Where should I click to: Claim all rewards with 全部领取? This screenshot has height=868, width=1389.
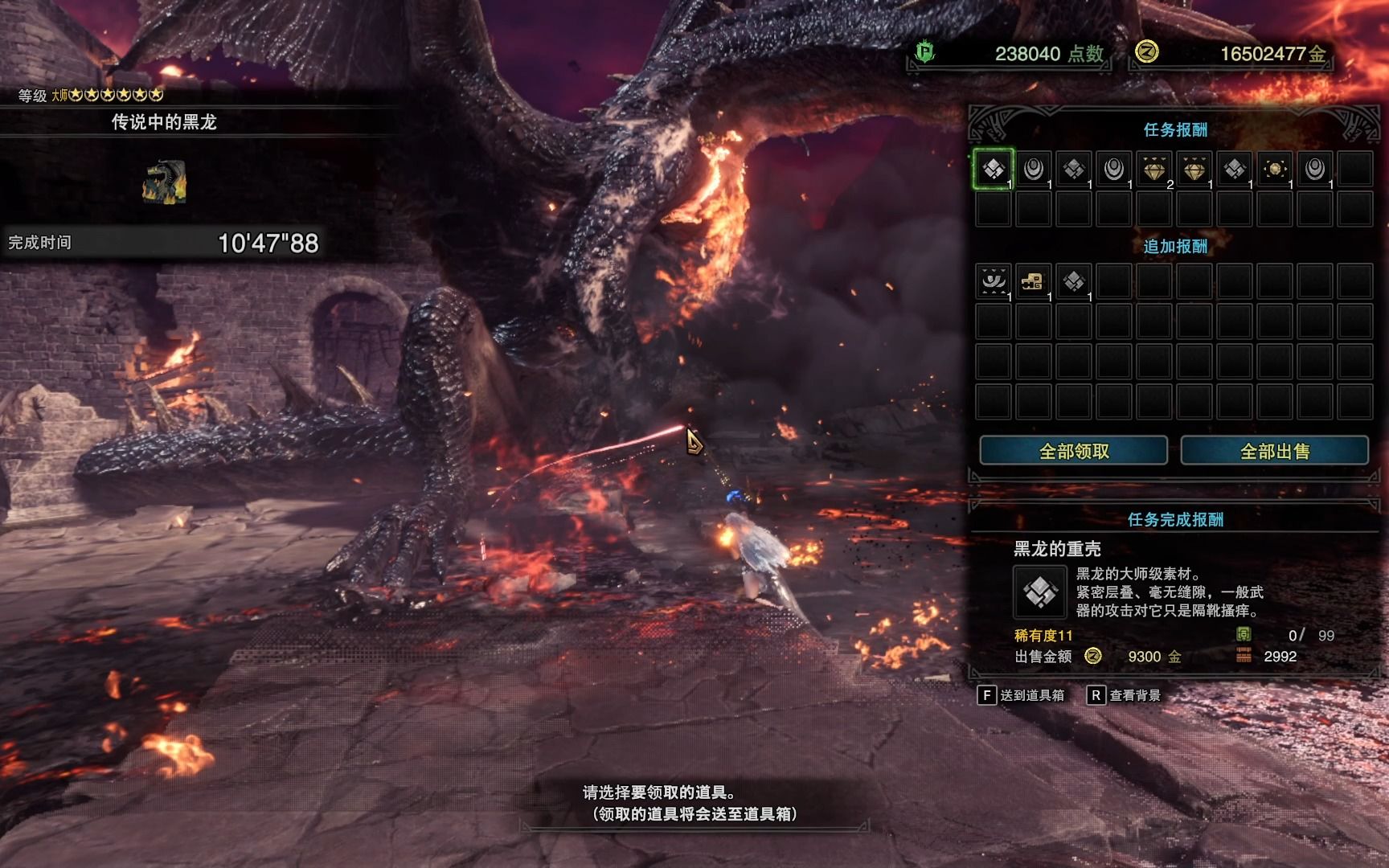tap(1073, 451)
